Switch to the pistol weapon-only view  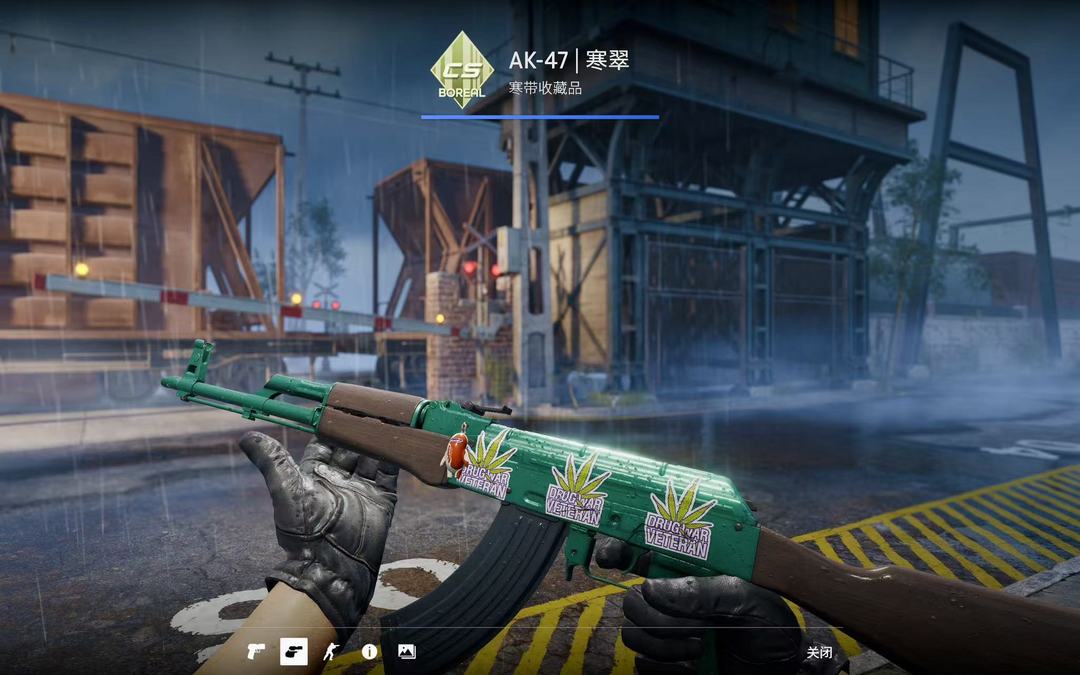(257, 652)
